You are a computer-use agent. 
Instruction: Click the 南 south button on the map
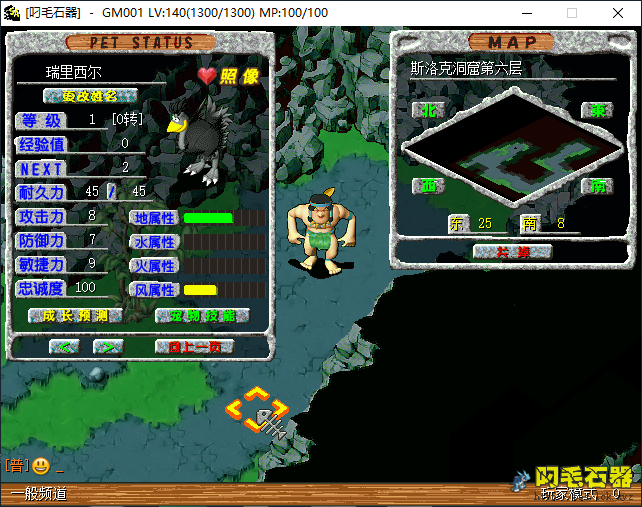click(596, 185)
